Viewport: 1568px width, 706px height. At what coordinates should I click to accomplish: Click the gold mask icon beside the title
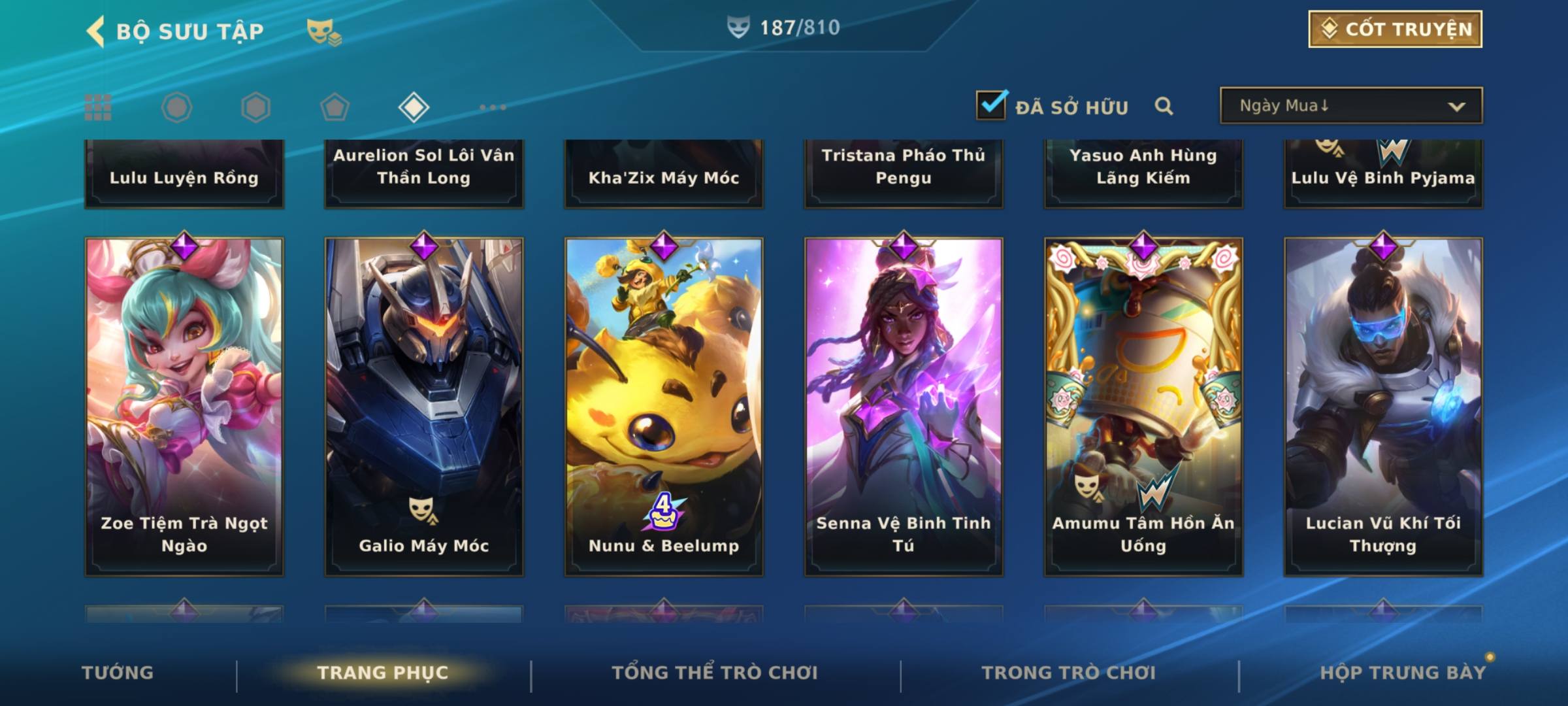pyautogui.click(x=323, y=31)
